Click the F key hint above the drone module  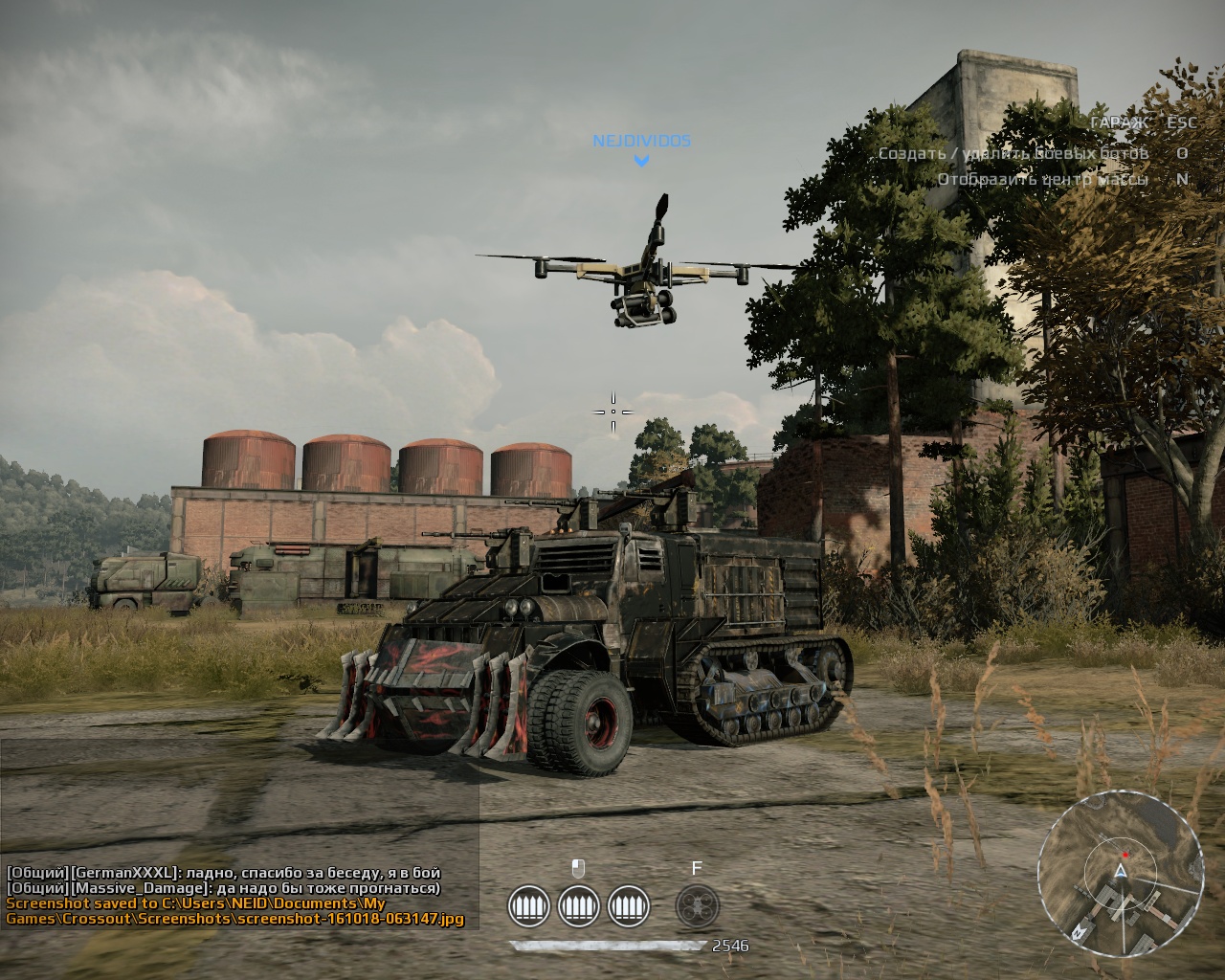(696, 869)
